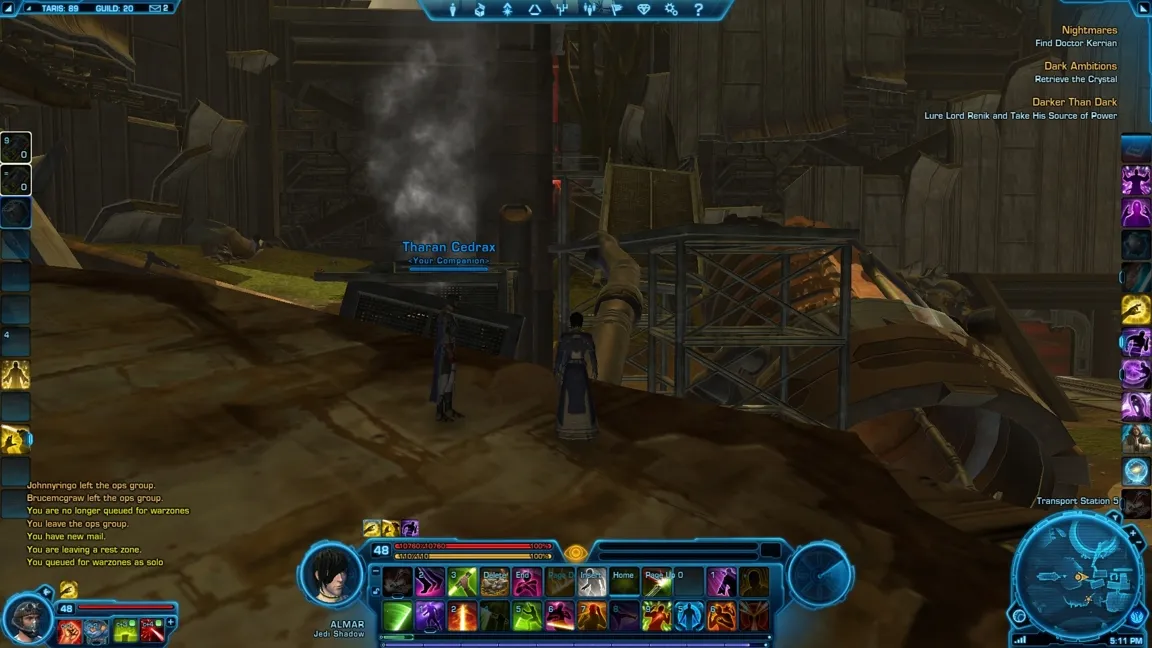Open the inventory crate icon

coord(480,10)
